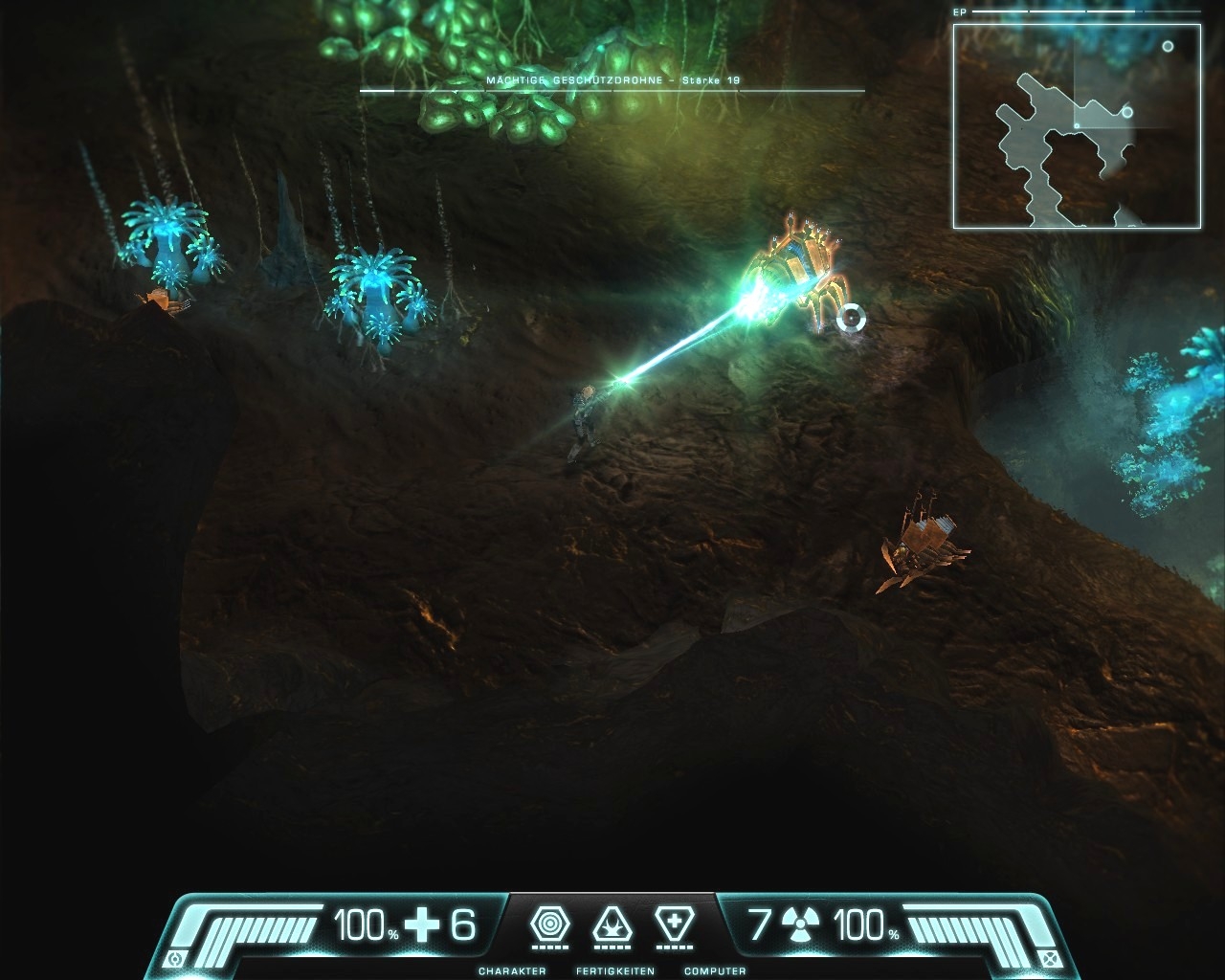The image size is (1225, 980).
Task: Open the Computer menu icon
Action: tap(675, 925)
